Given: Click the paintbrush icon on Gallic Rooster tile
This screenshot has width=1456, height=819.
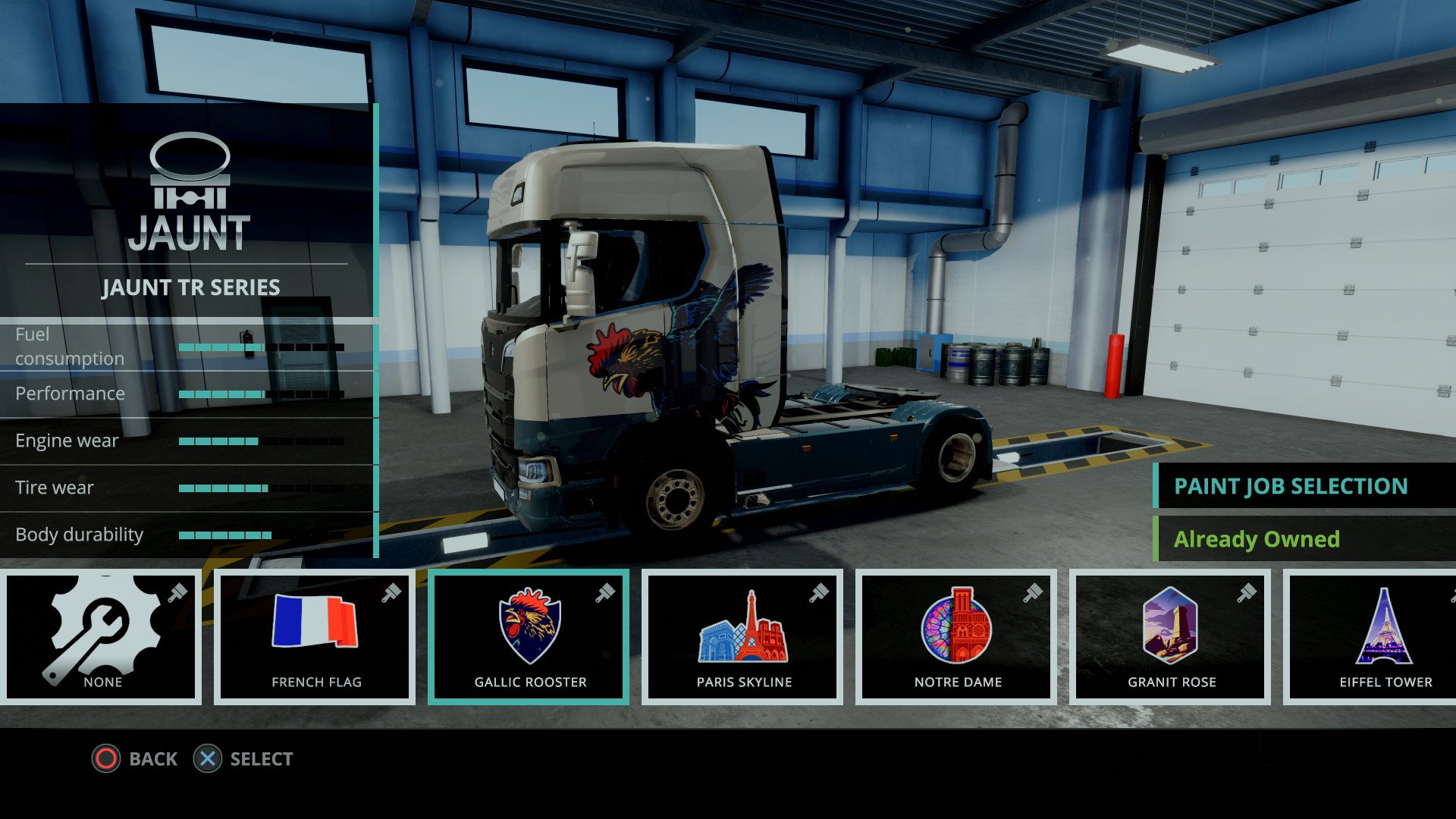Looking at the screenshot, I should 606,594.
